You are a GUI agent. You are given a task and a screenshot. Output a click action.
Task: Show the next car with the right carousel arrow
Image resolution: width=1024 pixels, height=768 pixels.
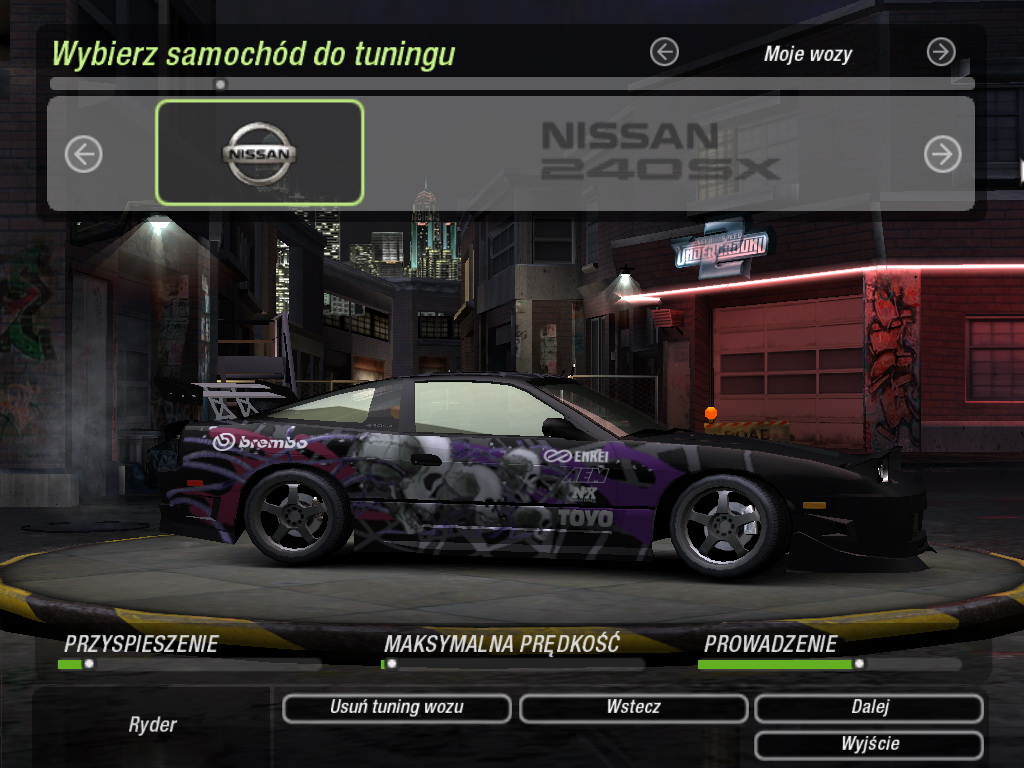click(x=942, y=154)
